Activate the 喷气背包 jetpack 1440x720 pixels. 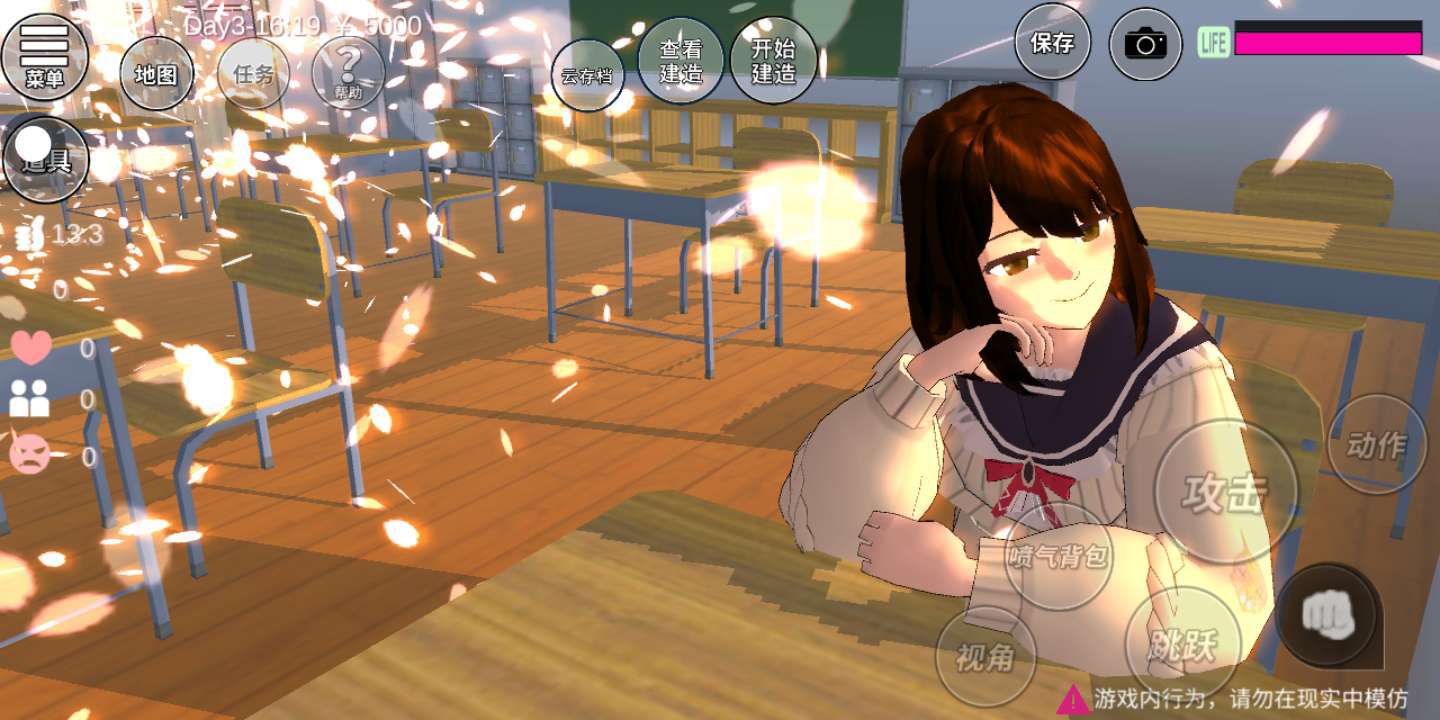(x=1058, y=557)
